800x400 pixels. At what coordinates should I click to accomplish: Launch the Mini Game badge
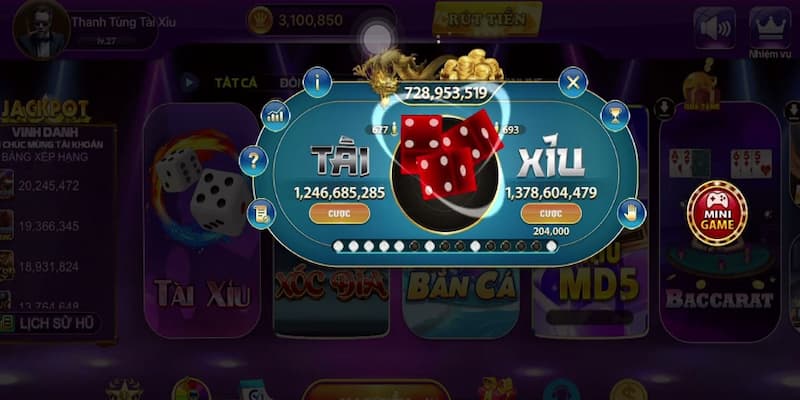(716, 211)
